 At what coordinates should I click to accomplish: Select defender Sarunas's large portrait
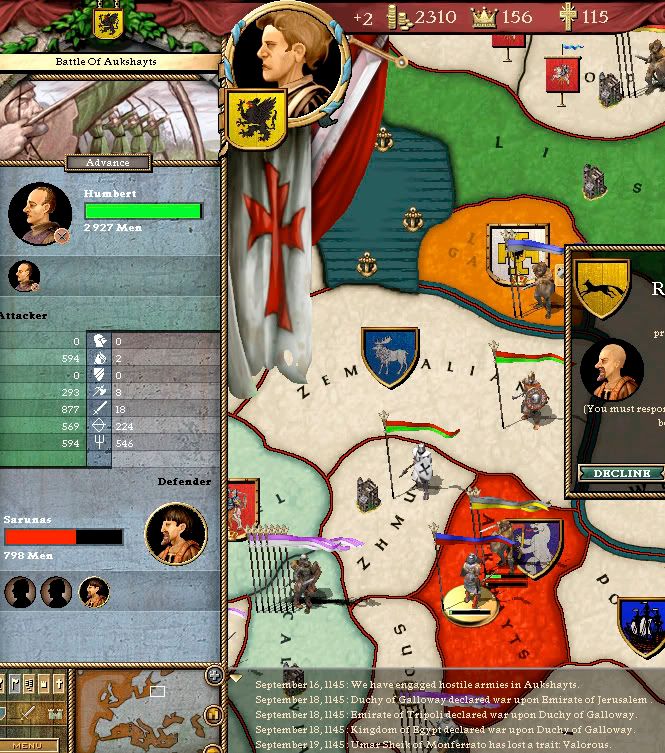pos(176,534)
